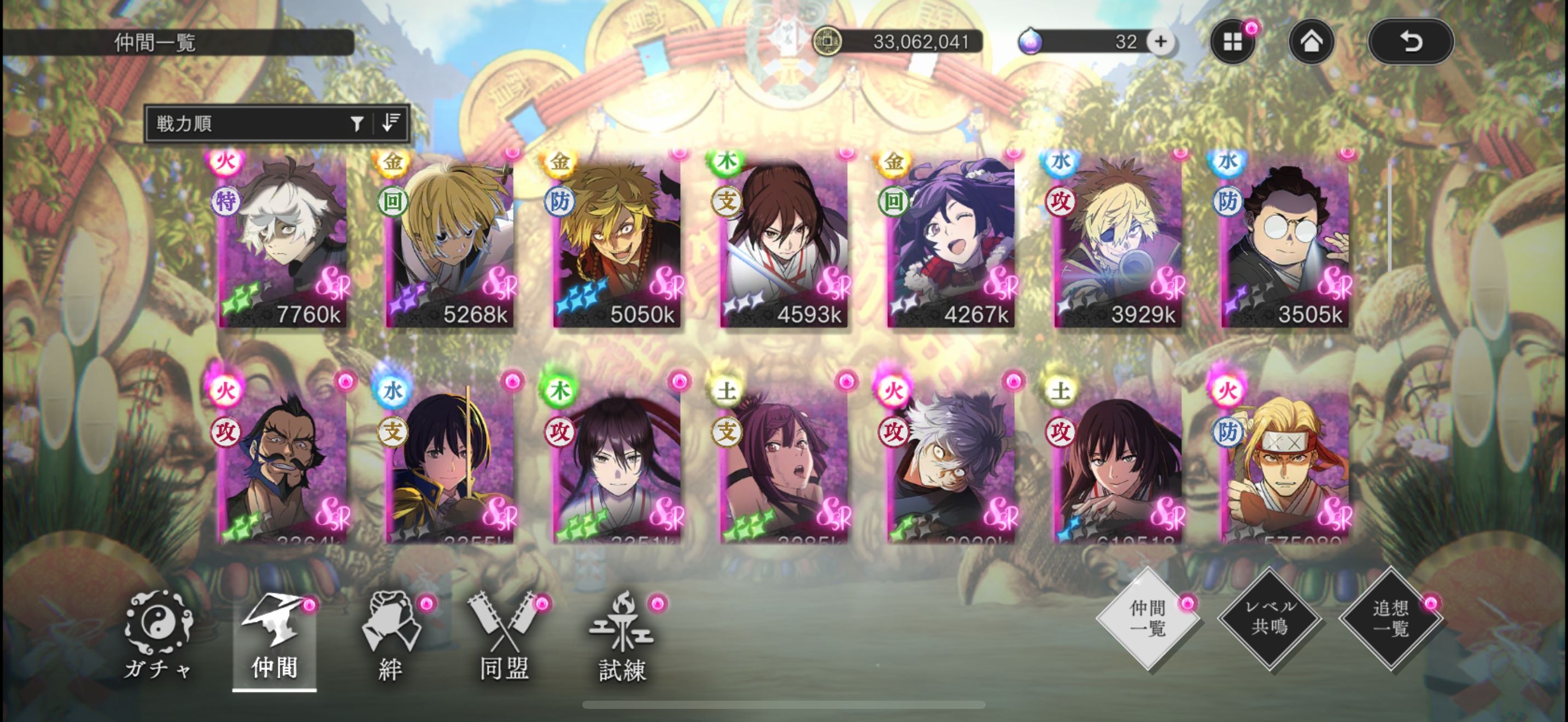Select the 5050k defense character card
The image size is (1568, 722).
[x=617, y=241]
